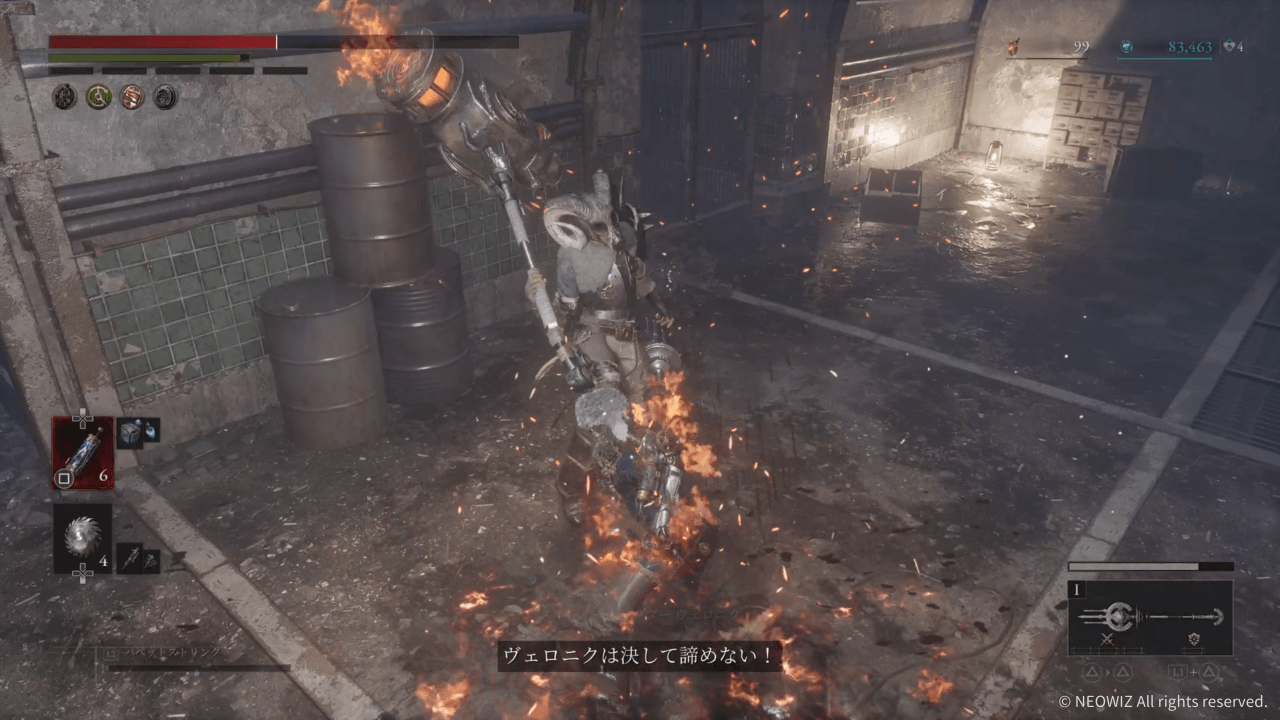
Task: Click the crossed swords blade Fable Art icon
Action: pyautogui.click(x=1107, y=639)
